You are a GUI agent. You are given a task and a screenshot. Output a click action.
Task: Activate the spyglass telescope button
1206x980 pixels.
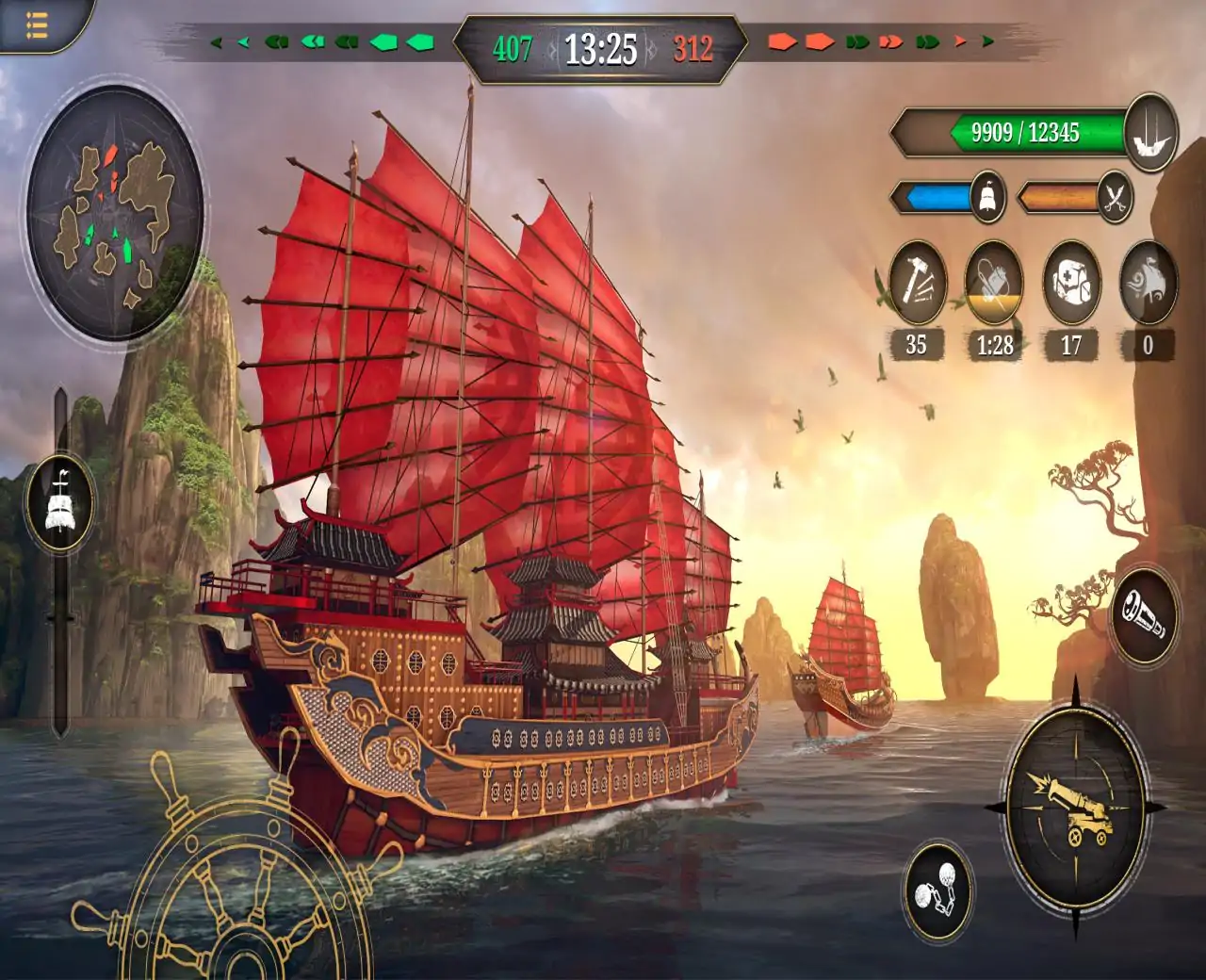click(1144, 614)
